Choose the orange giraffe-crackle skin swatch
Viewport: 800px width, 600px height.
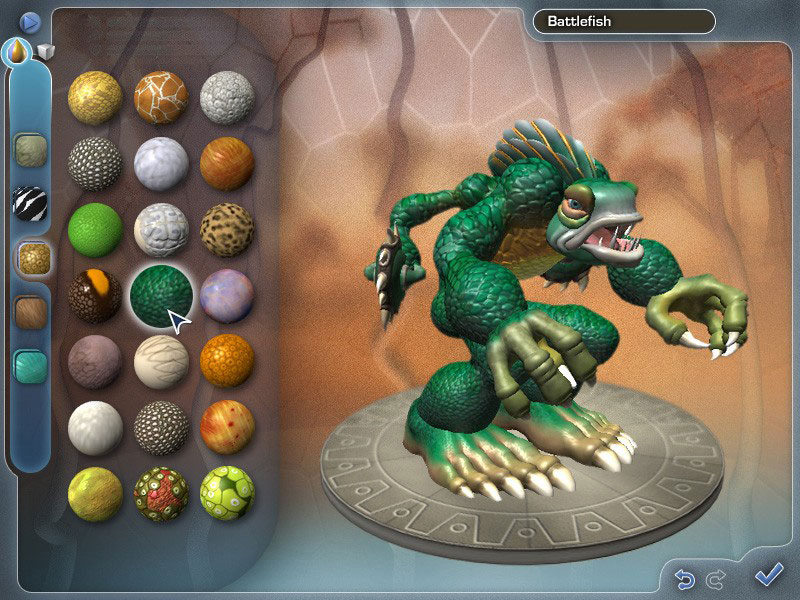(161, 97)
